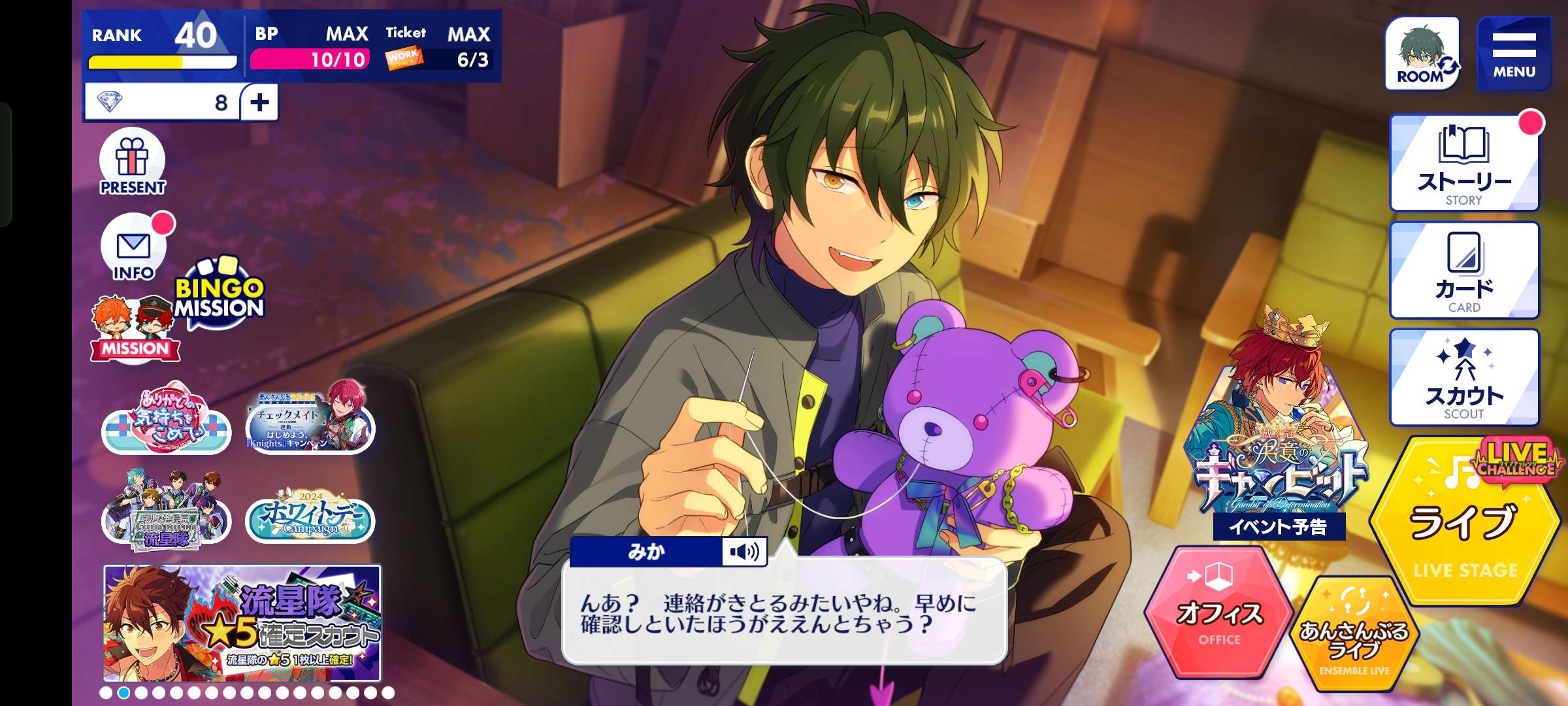Go to the Card screen
Screen dimensions: 1568x706
(1463, 271)
